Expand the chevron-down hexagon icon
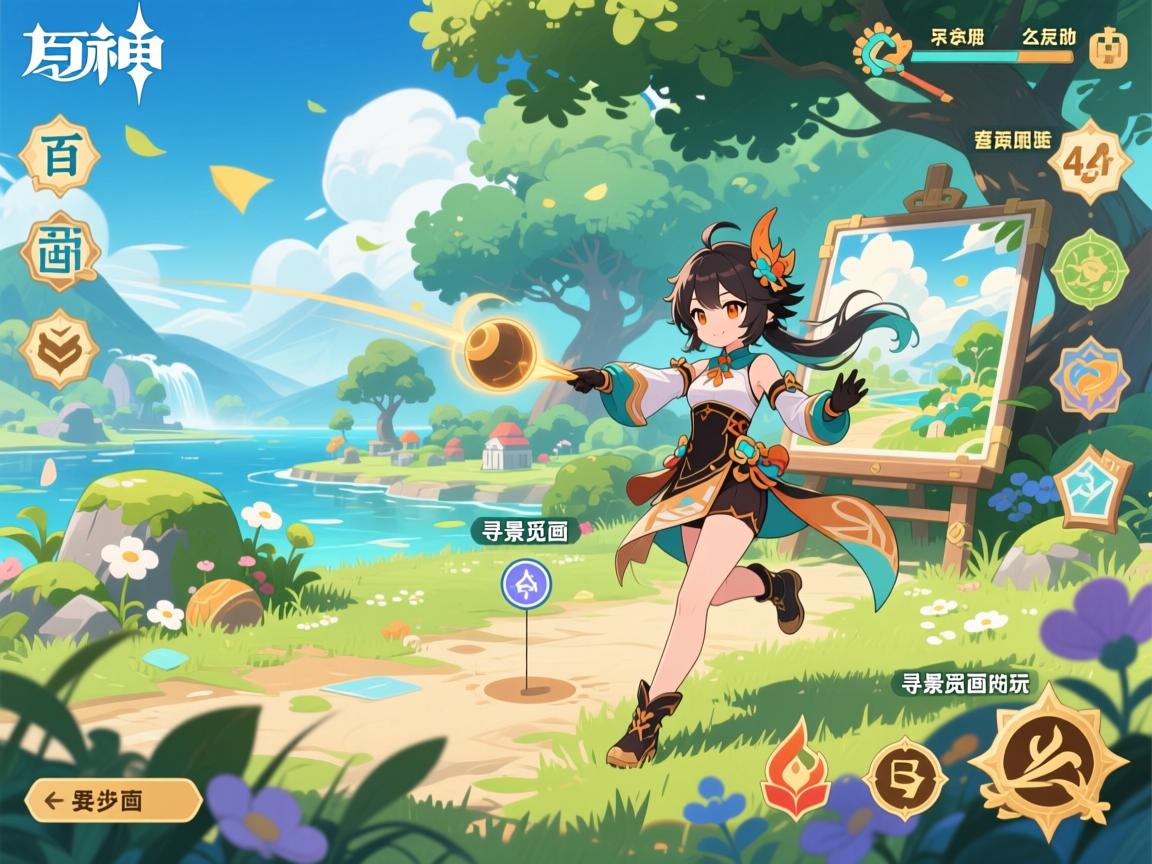 60,347
